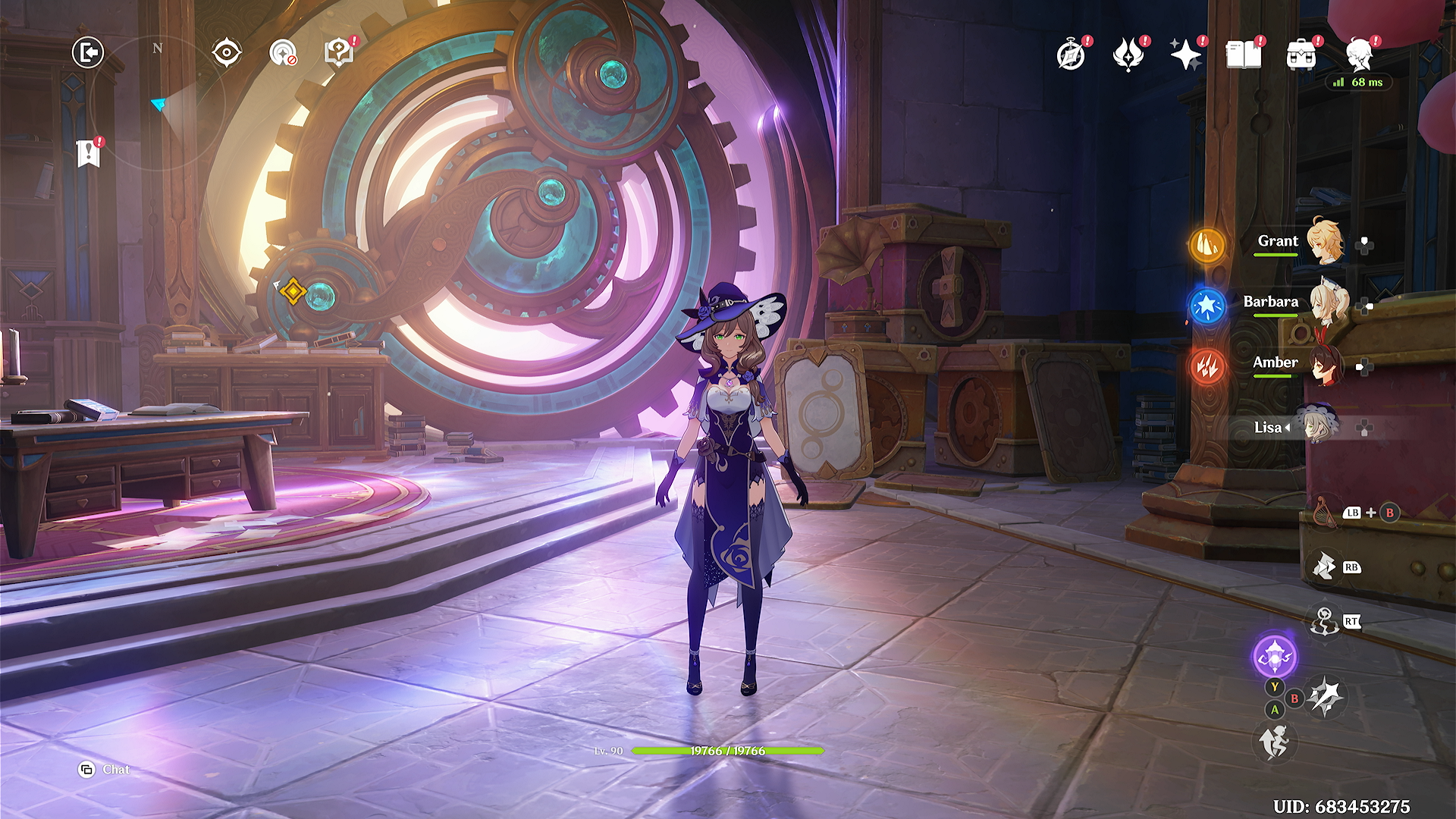Activate Lisa's purple elemental skill
1456x819 pixels.
pos(1275,656)
